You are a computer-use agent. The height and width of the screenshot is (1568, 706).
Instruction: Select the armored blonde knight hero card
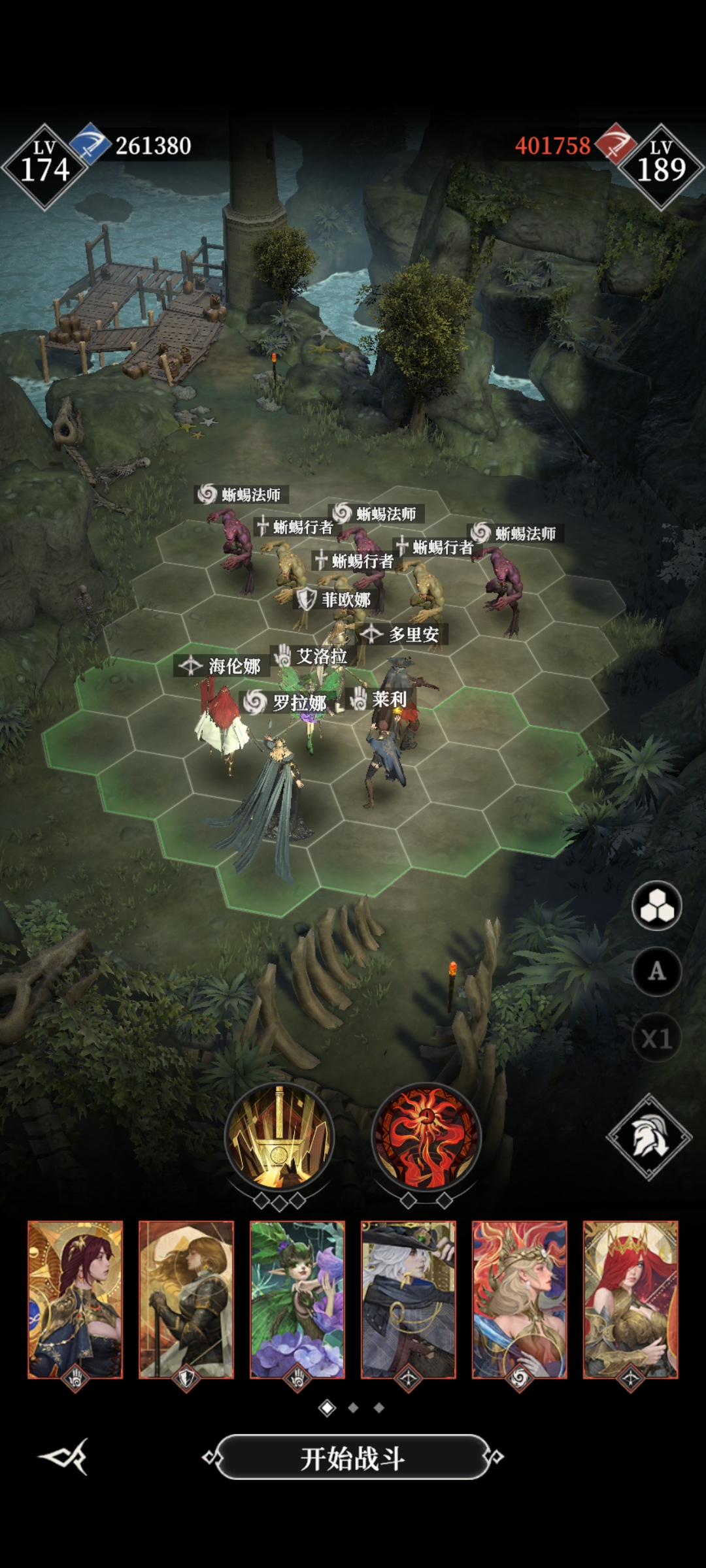point(186,1299)
